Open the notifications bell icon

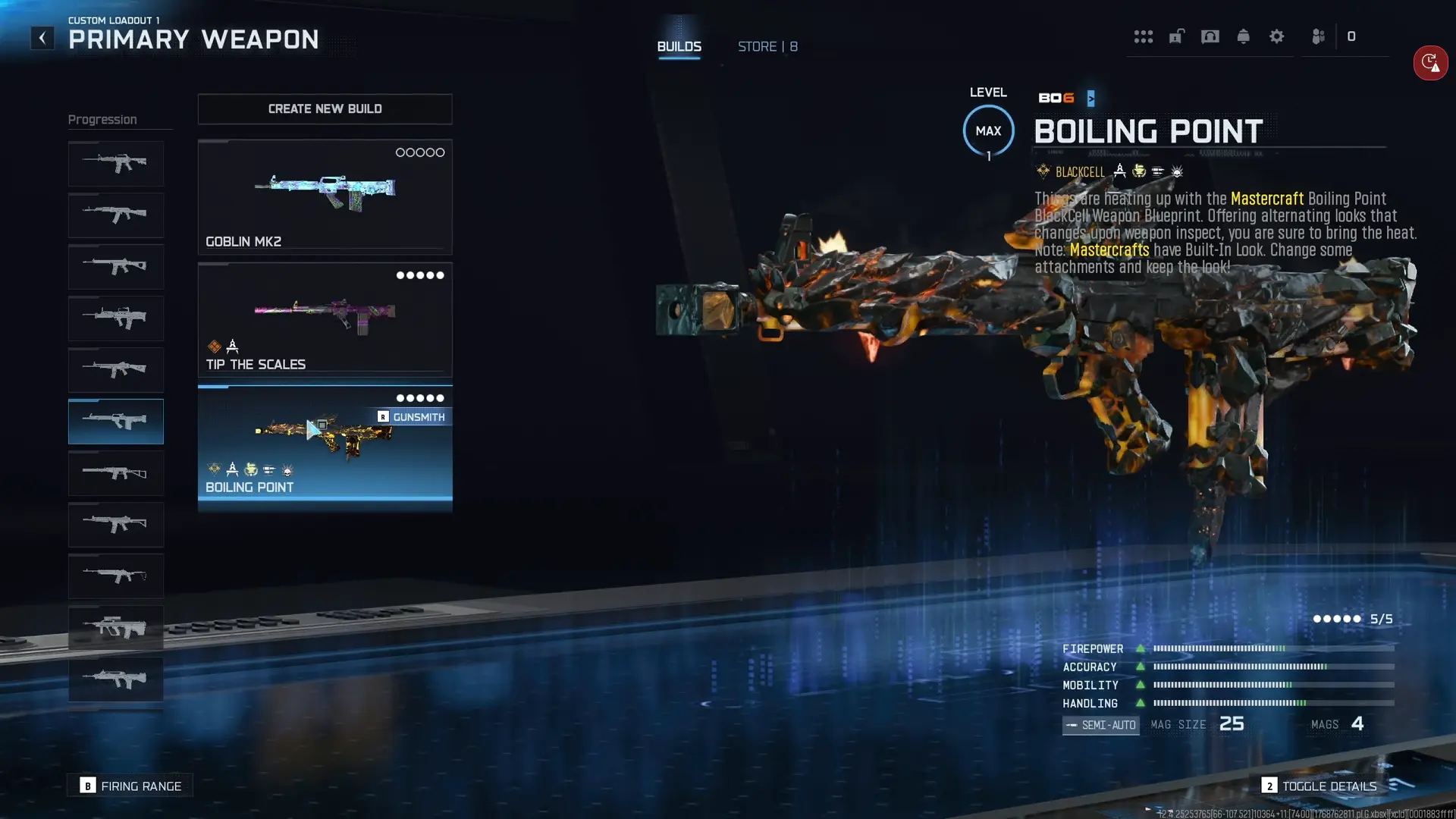pos(1243,36)
